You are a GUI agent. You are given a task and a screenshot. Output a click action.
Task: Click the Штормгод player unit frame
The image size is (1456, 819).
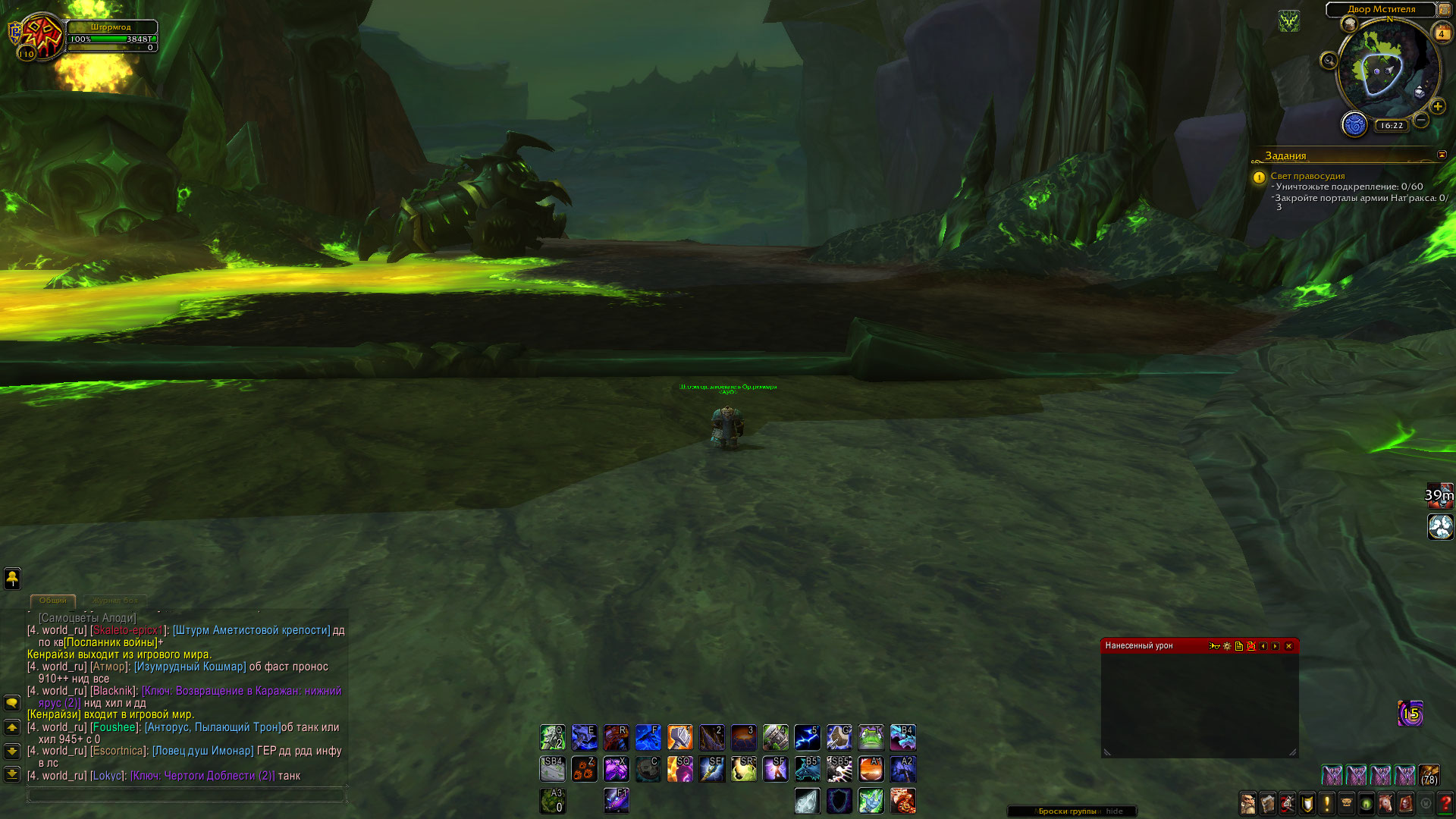(x=111, y=36)
